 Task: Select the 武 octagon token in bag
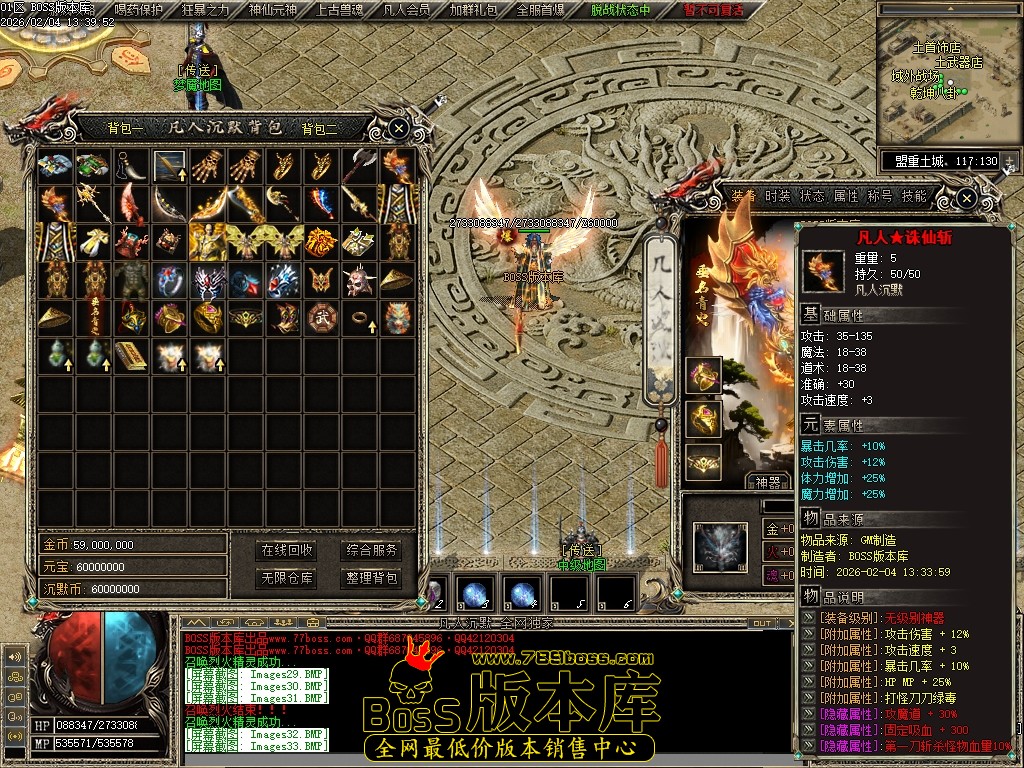click(x=322, y=316)
